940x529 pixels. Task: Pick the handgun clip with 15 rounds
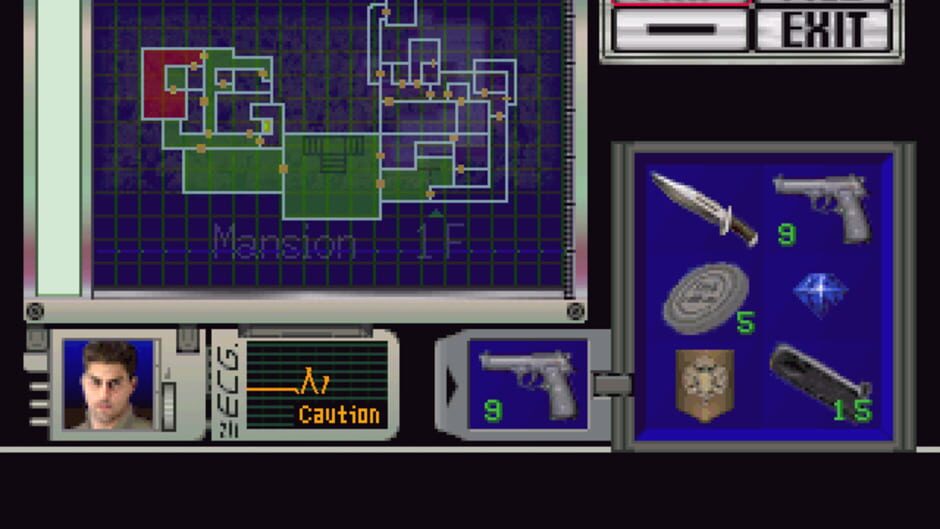click(x=820, y=382)
